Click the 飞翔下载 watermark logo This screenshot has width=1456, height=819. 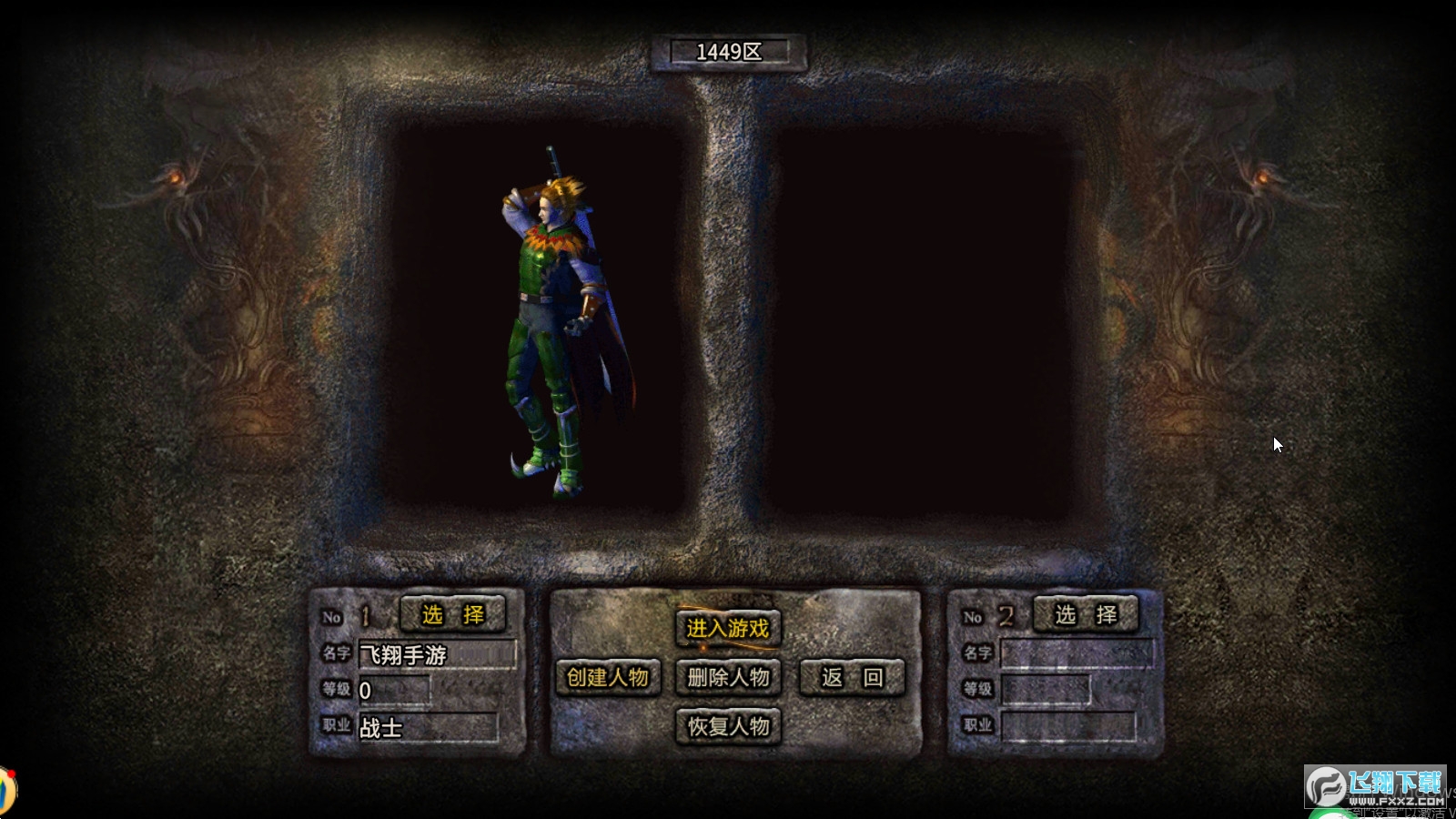tap(1375, 786)
